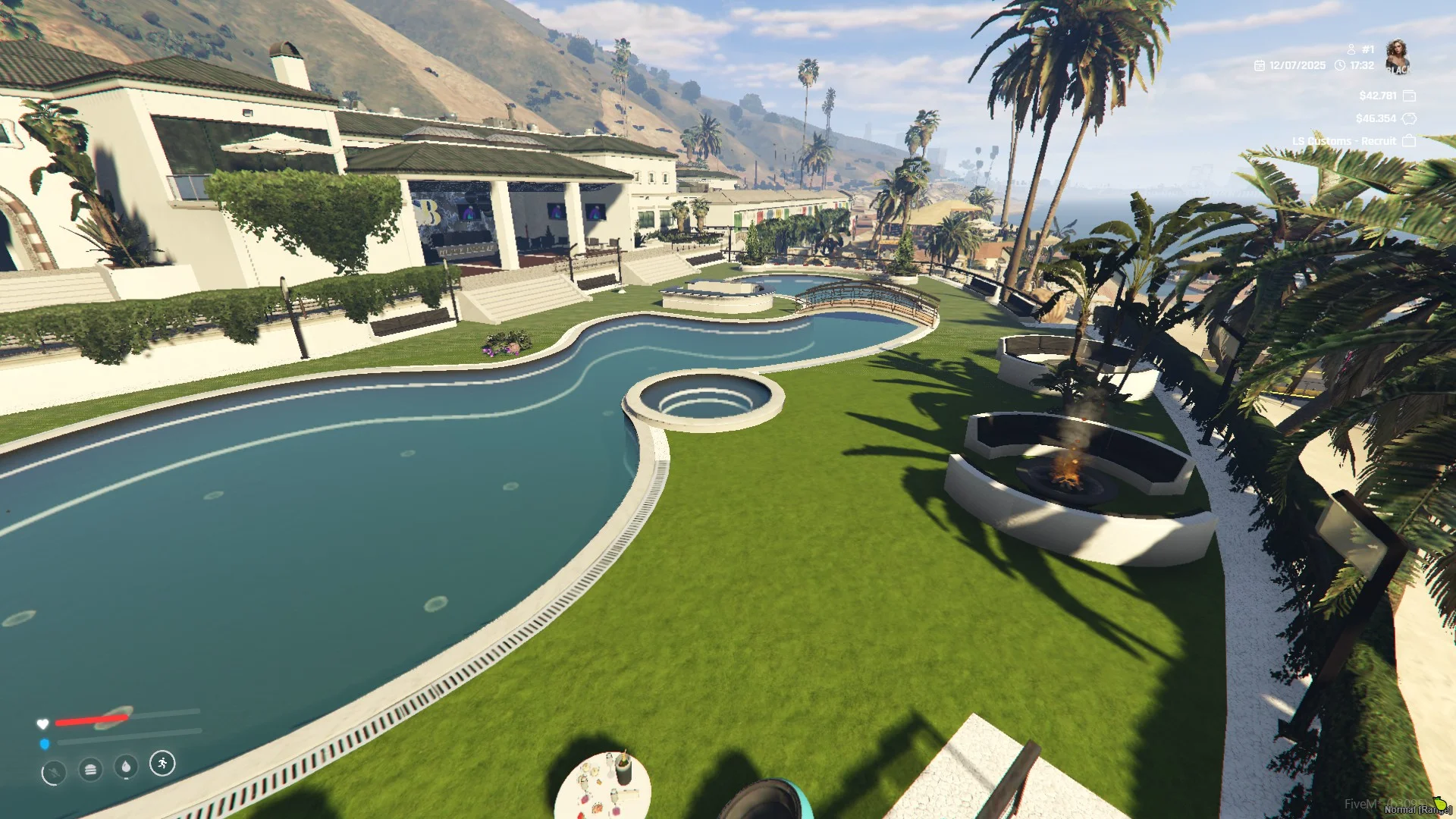Select the blue armor shield icon

pos(44,744)
